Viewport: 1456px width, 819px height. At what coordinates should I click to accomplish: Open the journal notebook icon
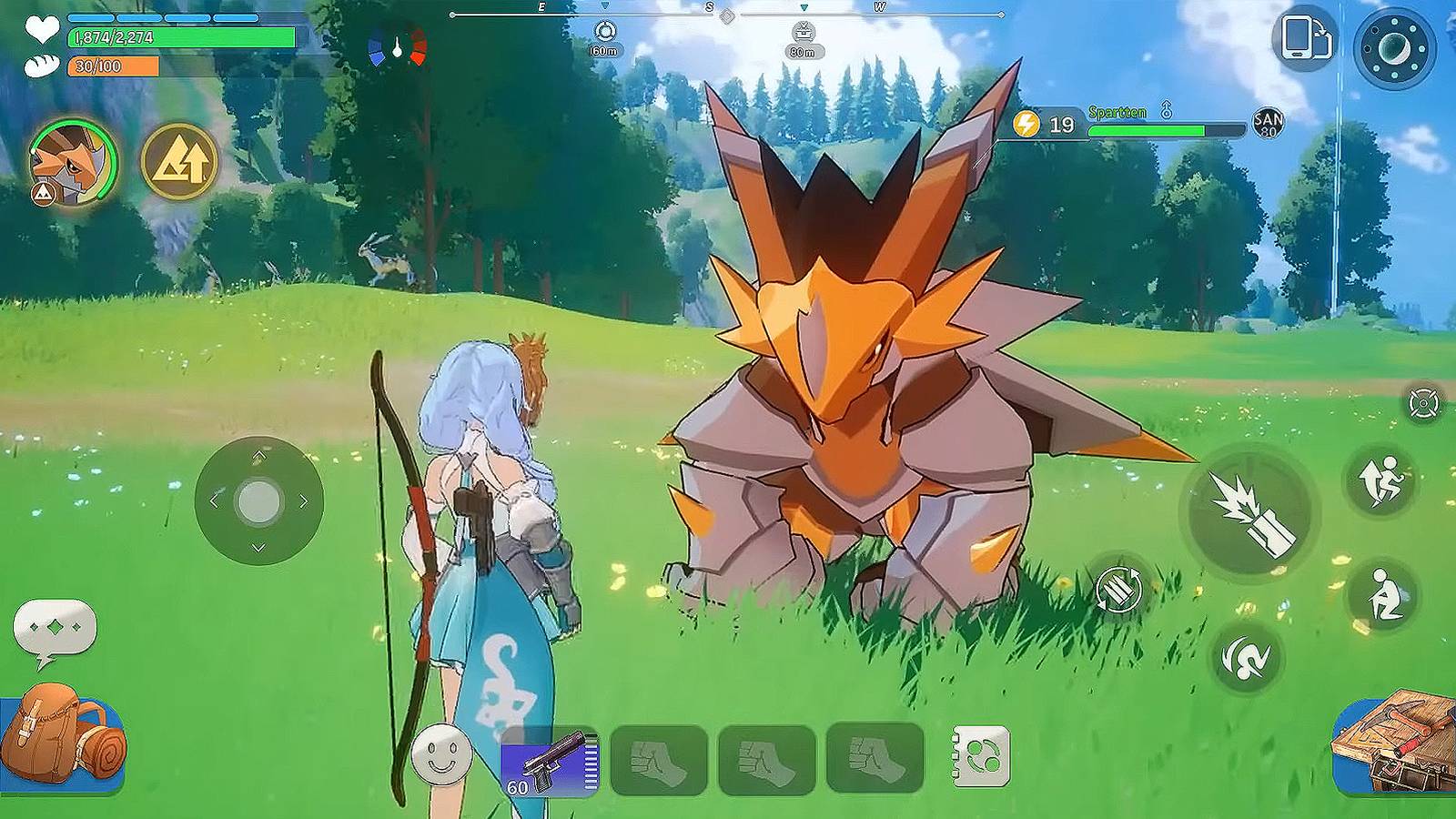[981, 755]
